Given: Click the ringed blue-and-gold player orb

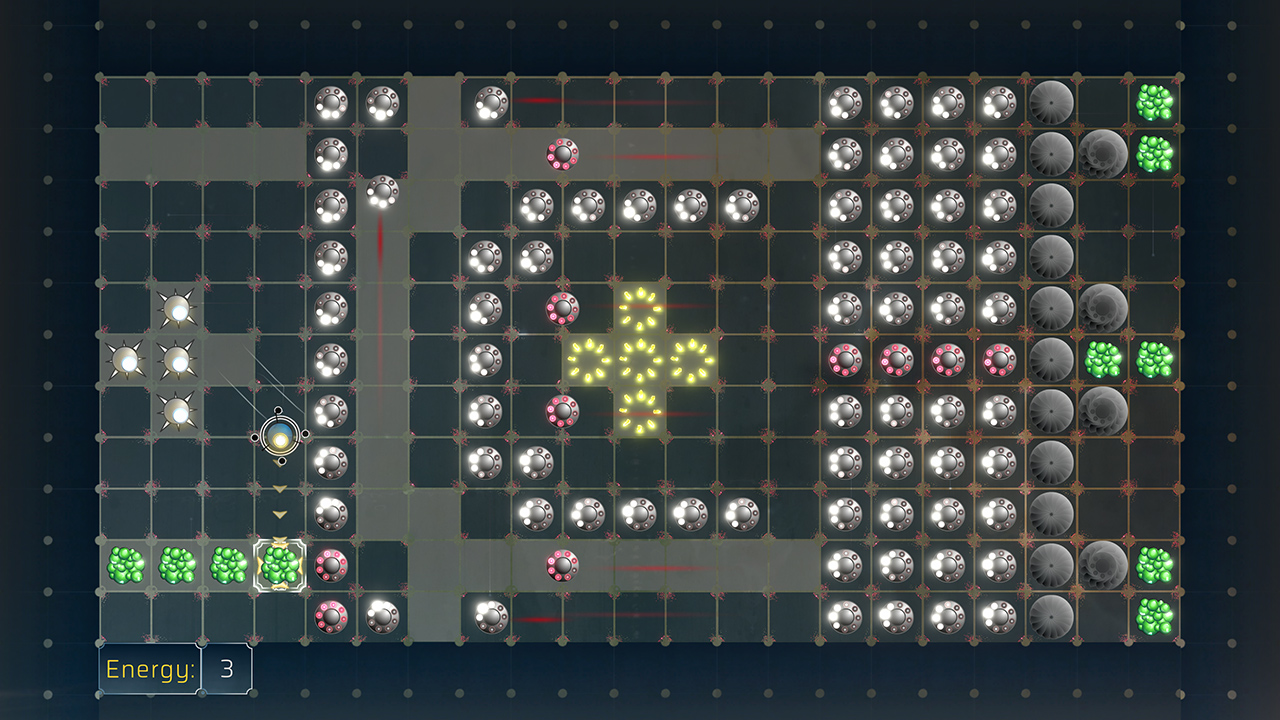Looking at the screenshot, I should tap(281, 436).
